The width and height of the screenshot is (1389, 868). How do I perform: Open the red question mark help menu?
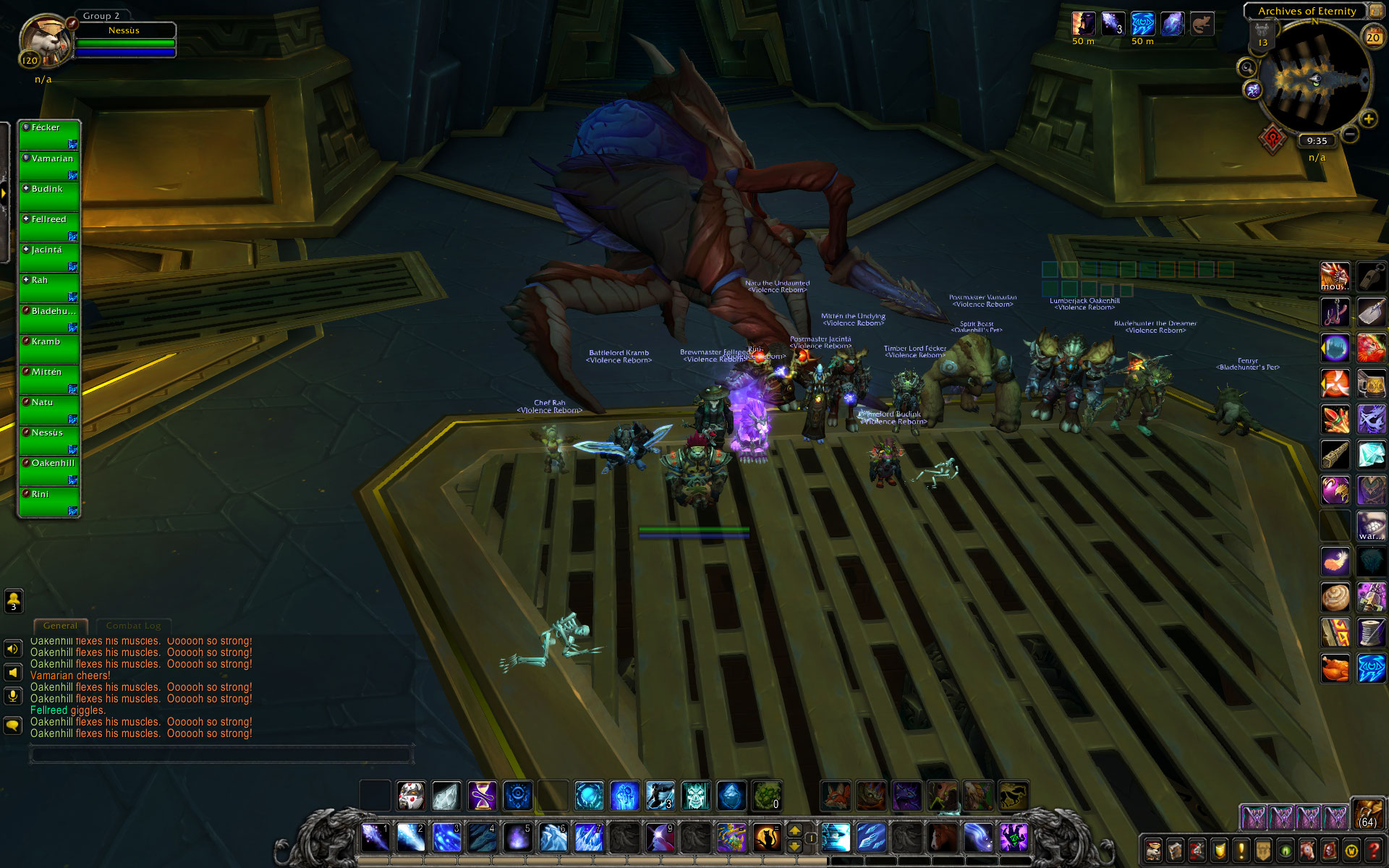pyautogui.click(x=1372, y=850)
